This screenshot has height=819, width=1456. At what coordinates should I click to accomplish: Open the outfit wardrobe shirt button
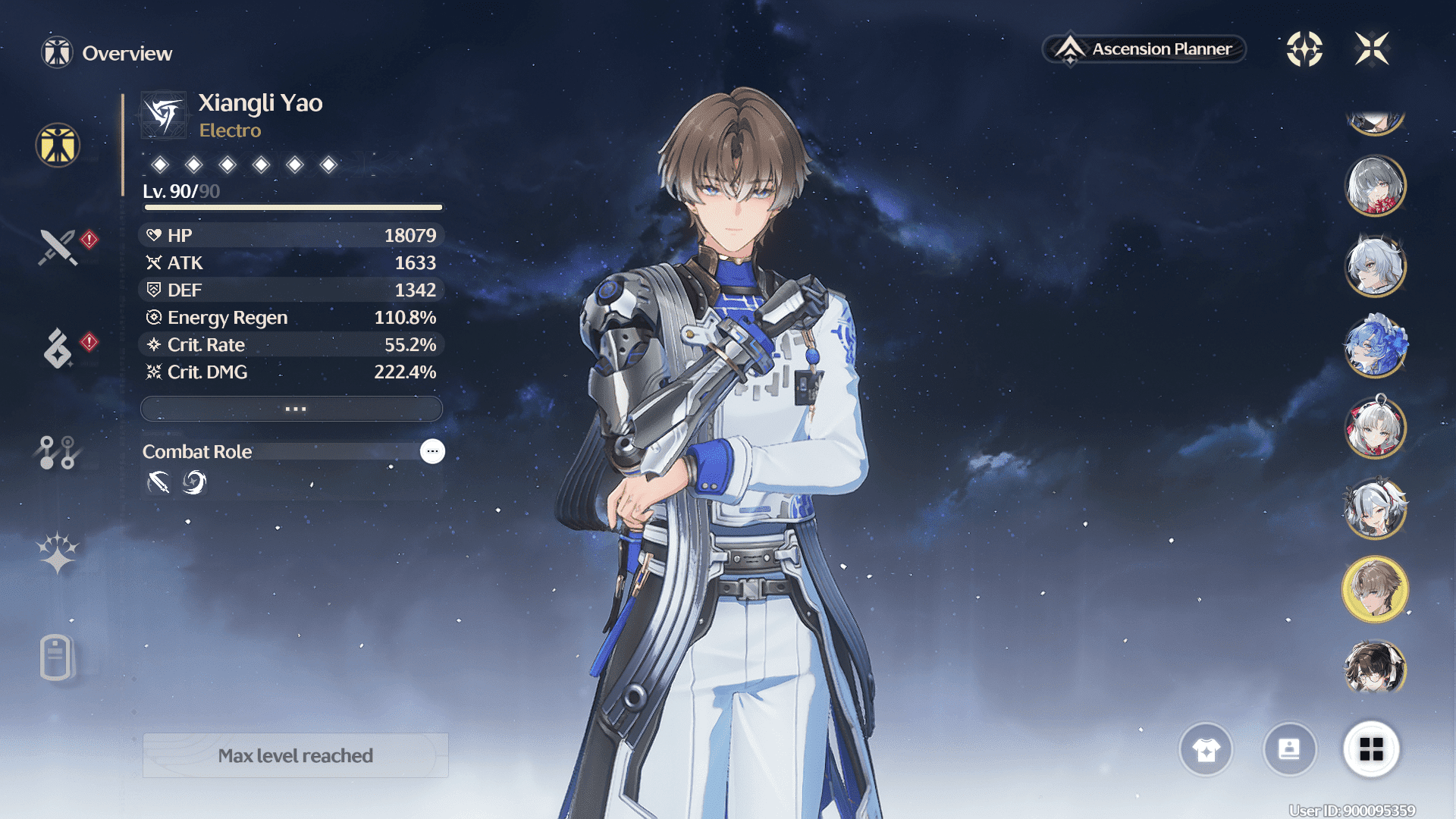pos(1206,750)
